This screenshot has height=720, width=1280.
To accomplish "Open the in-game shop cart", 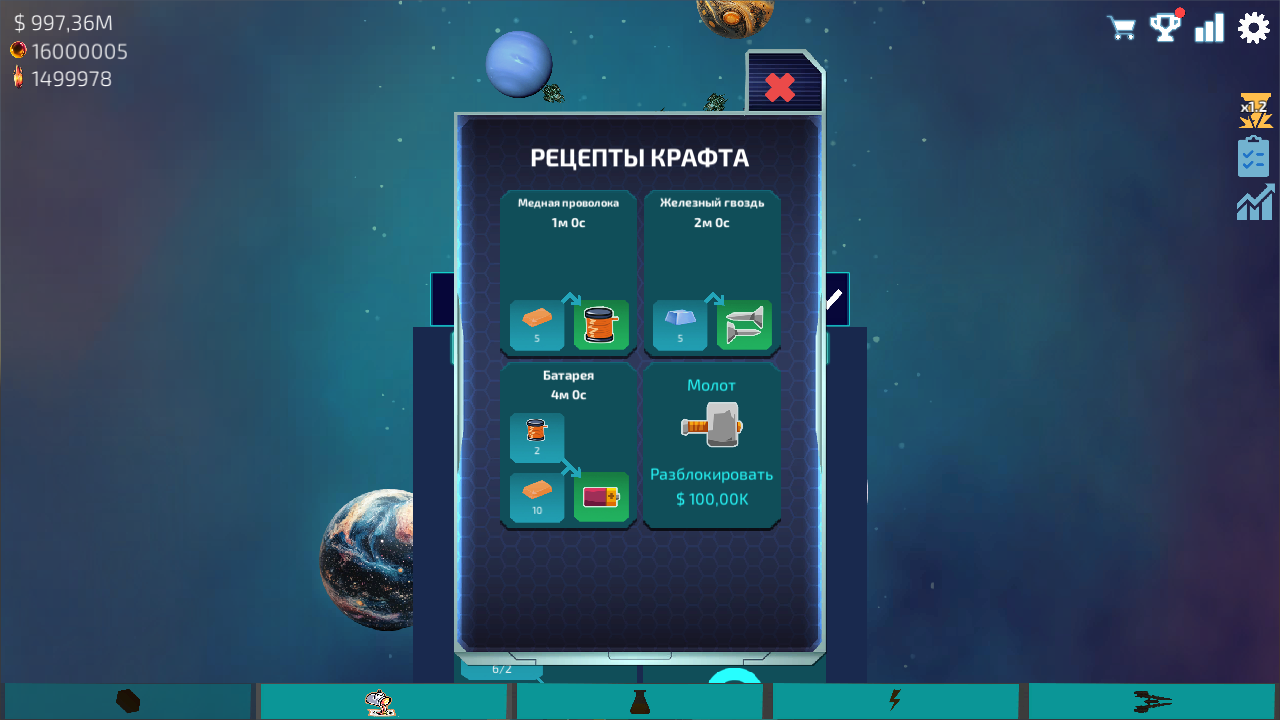I will coord(1121,27).
